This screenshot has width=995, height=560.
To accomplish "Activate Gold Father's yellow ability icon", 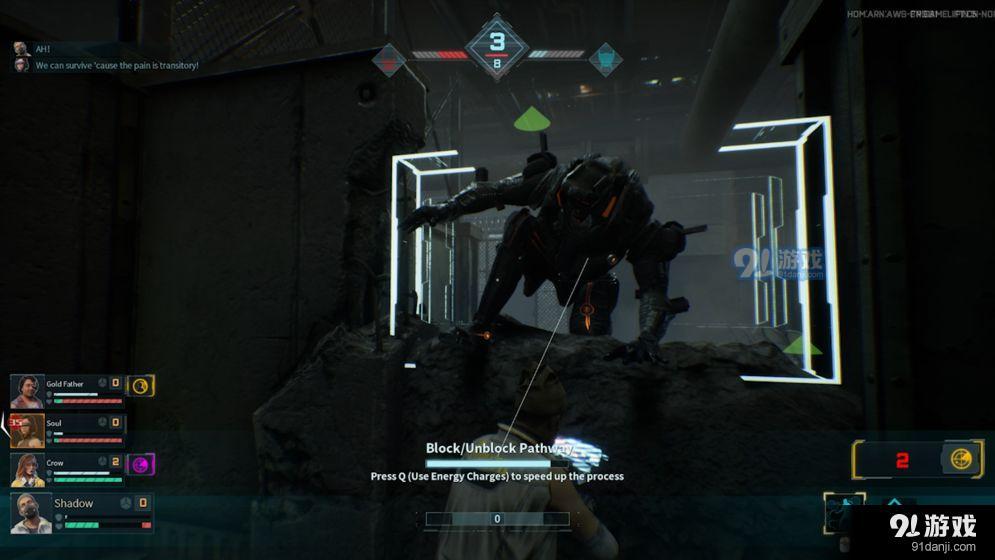I will (141, 385).
